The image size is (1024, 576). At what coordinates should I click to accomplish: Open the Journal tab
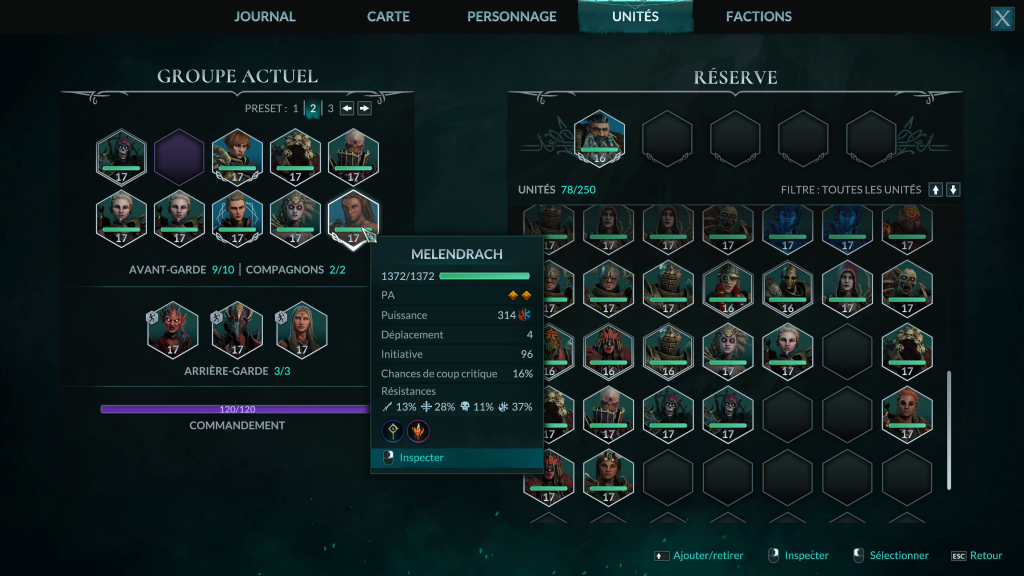(265, 17)
